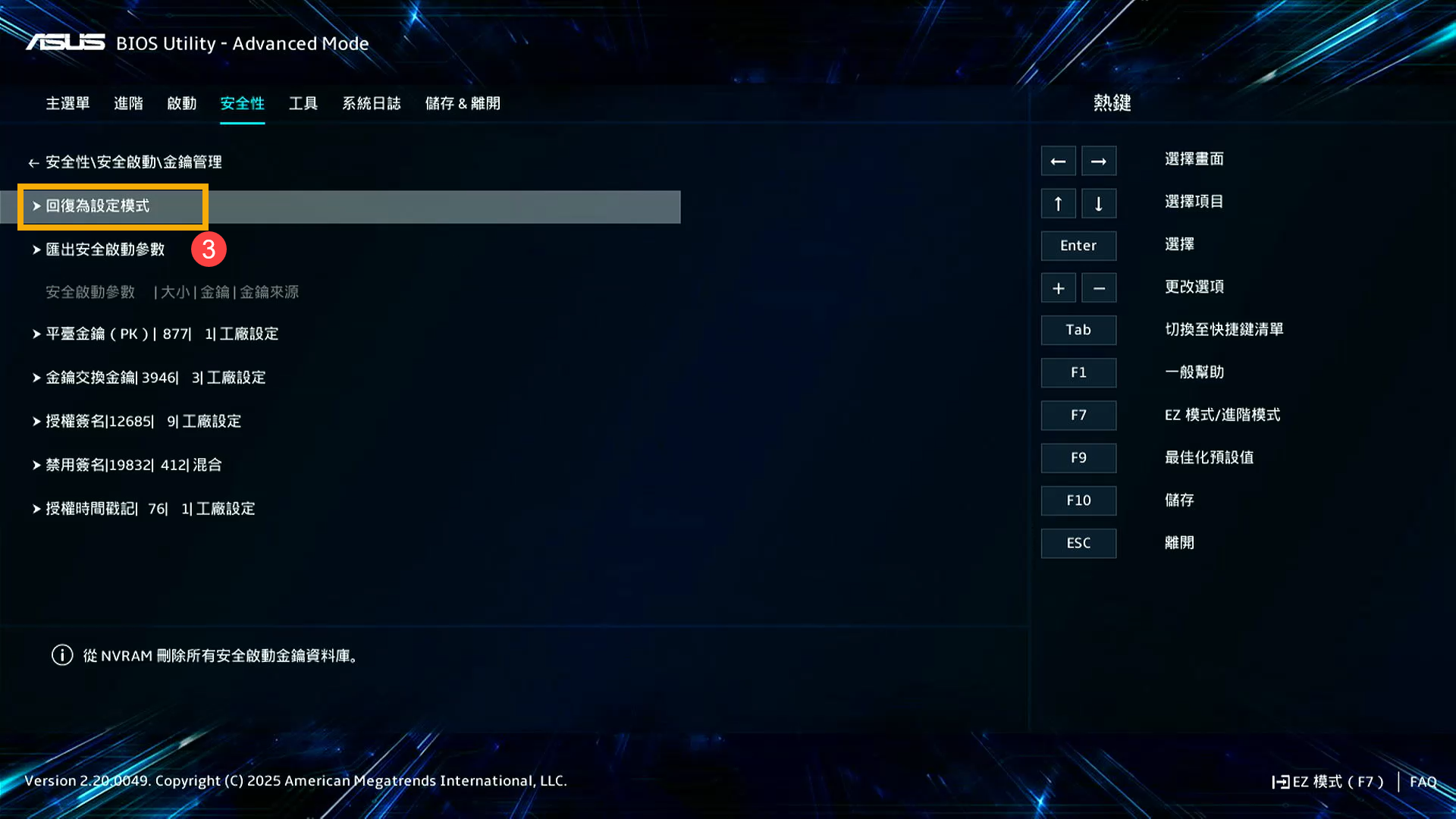
Task: Select the 啟動 tab
Action: point(182,103)
